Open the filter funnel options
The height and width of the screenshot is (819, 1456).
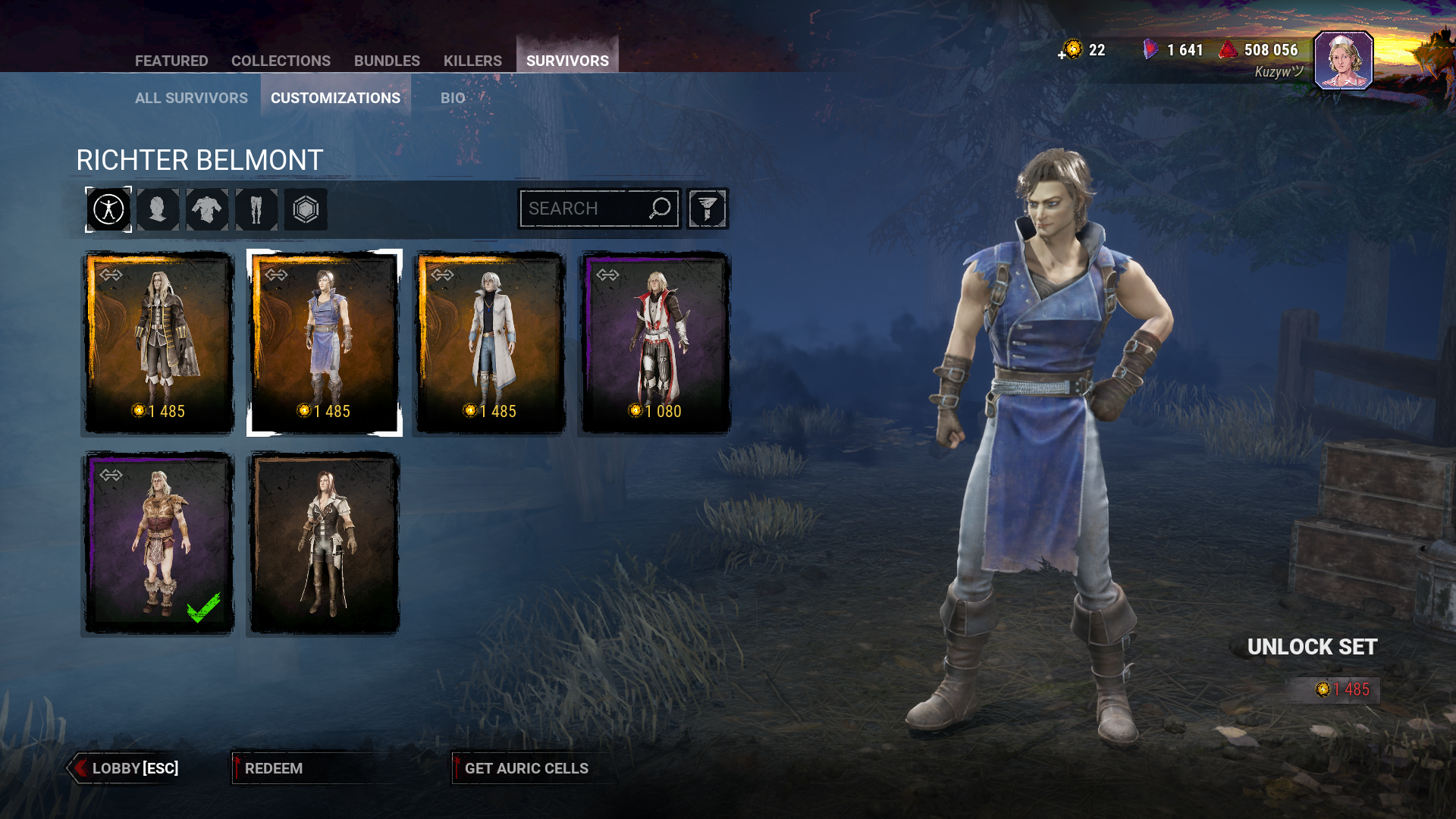point(707,209)
